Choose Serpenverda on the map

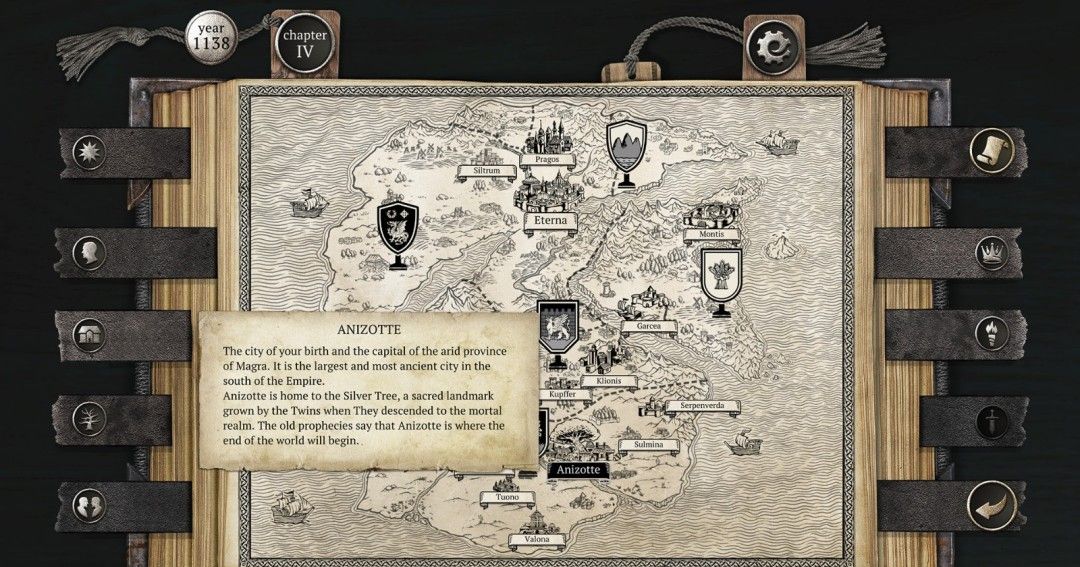pos(703,406)
